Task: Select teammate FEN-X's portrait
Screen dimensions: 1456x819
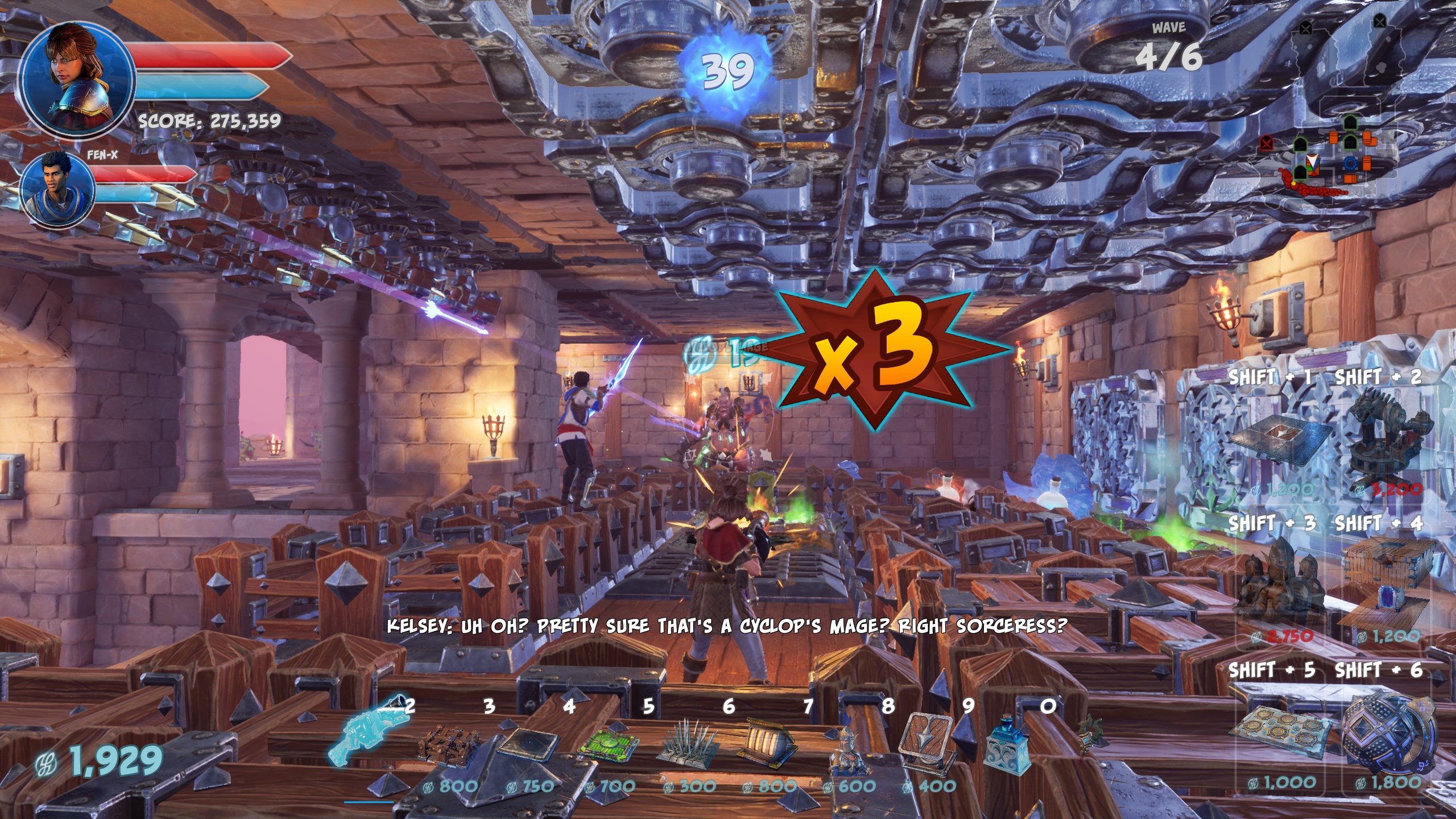Action: coord(58,189)
